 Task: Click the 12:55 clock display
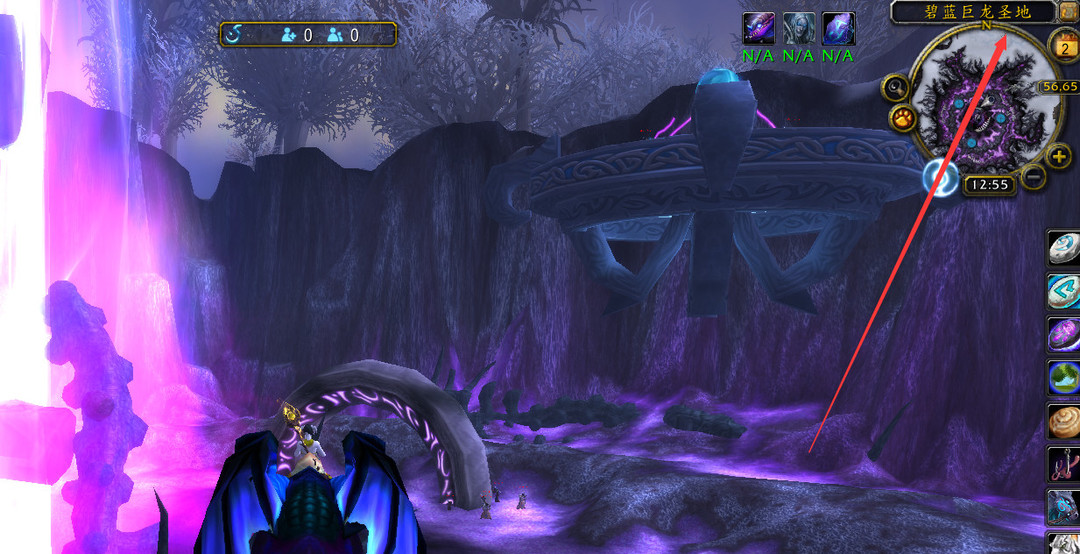click(989, 185)
